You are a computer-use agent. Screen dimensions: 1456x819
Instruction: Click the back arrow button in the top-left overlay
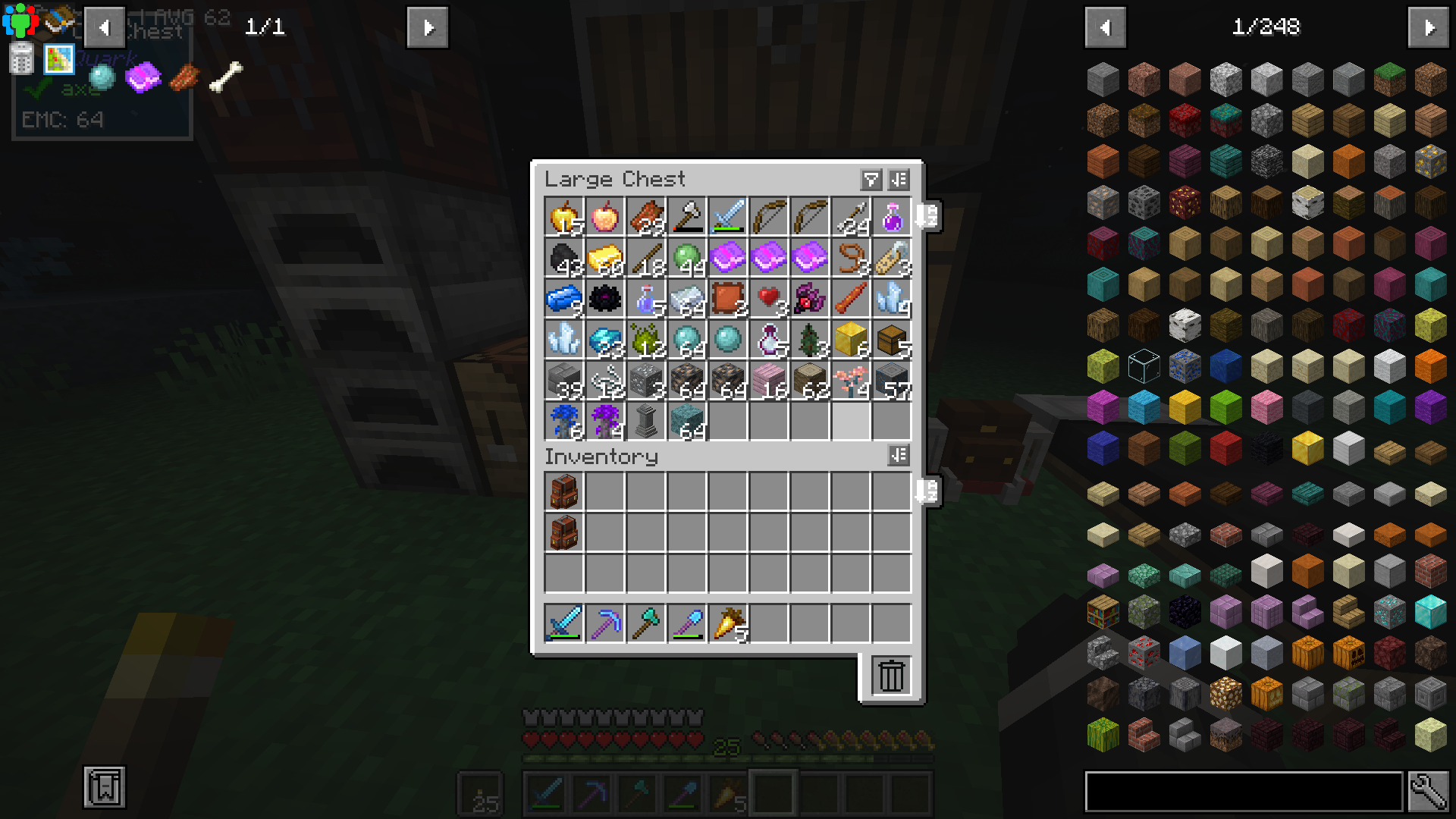[105, 27]
